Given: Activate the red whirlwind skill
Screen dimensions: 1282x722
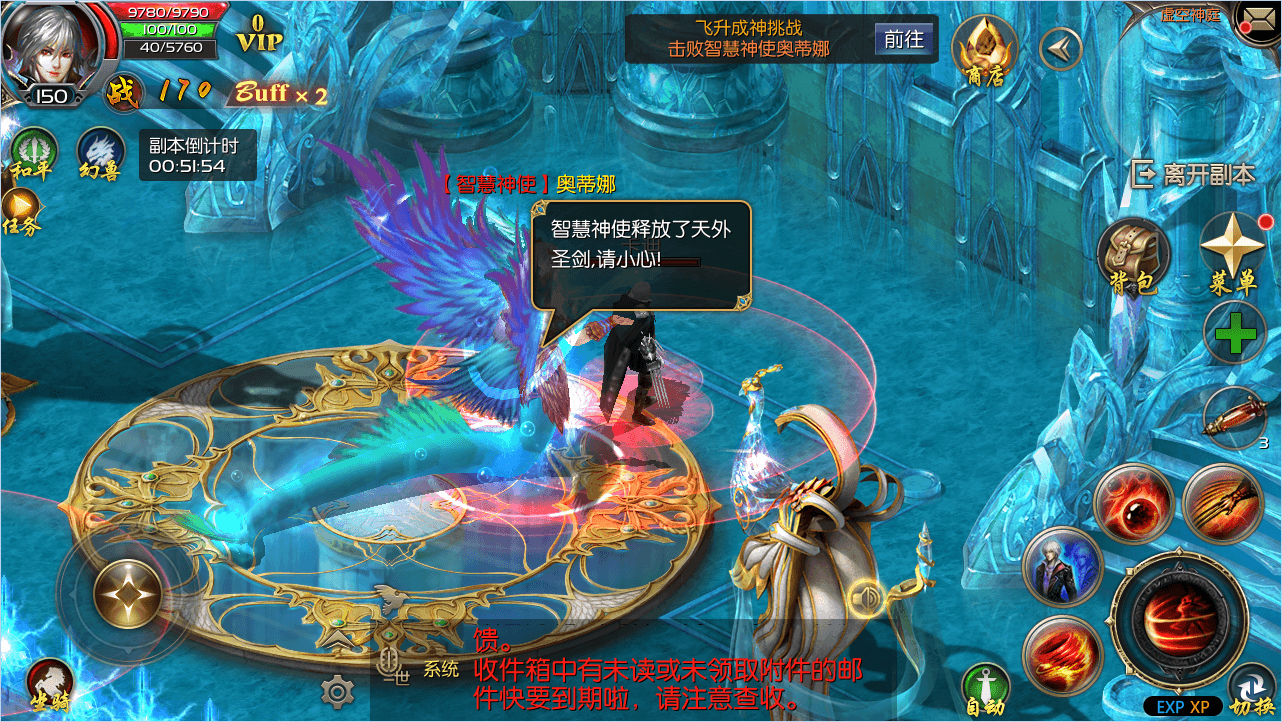Looking at the screenshot, I should (x=1062, y=655).
